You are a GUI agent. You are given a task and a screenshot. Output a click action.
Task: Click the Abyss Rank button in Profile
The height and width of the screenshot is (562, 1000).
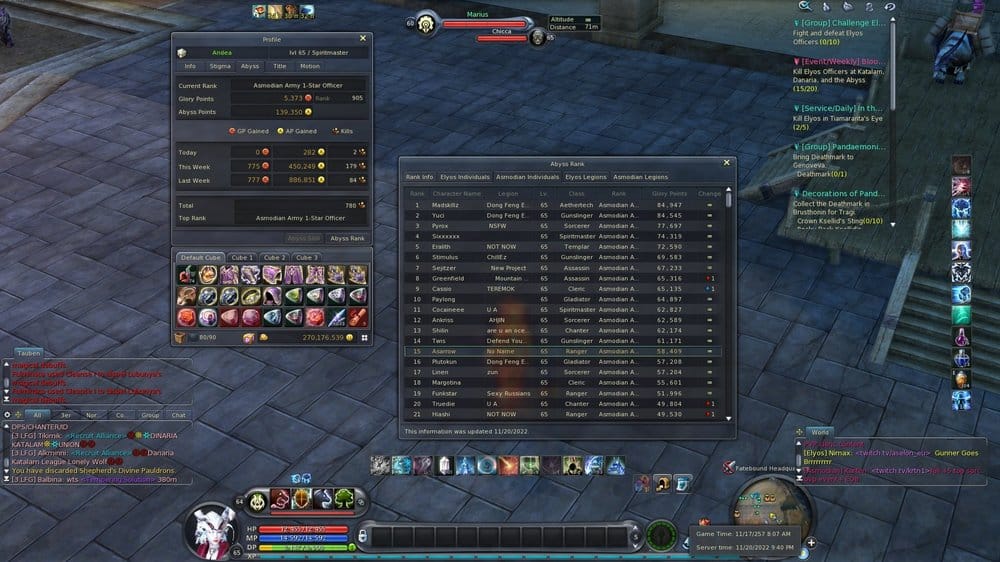point(347,238)
